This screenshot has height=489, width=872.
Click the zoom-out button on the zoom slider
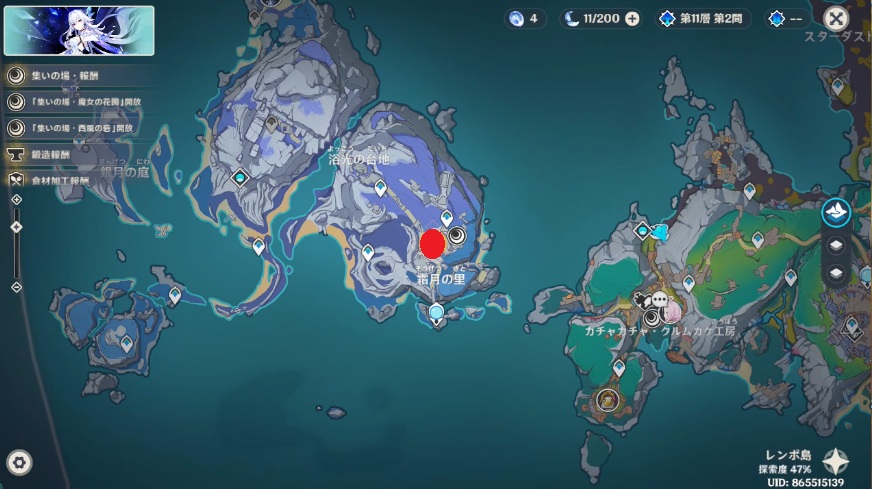tap(16, 287)
